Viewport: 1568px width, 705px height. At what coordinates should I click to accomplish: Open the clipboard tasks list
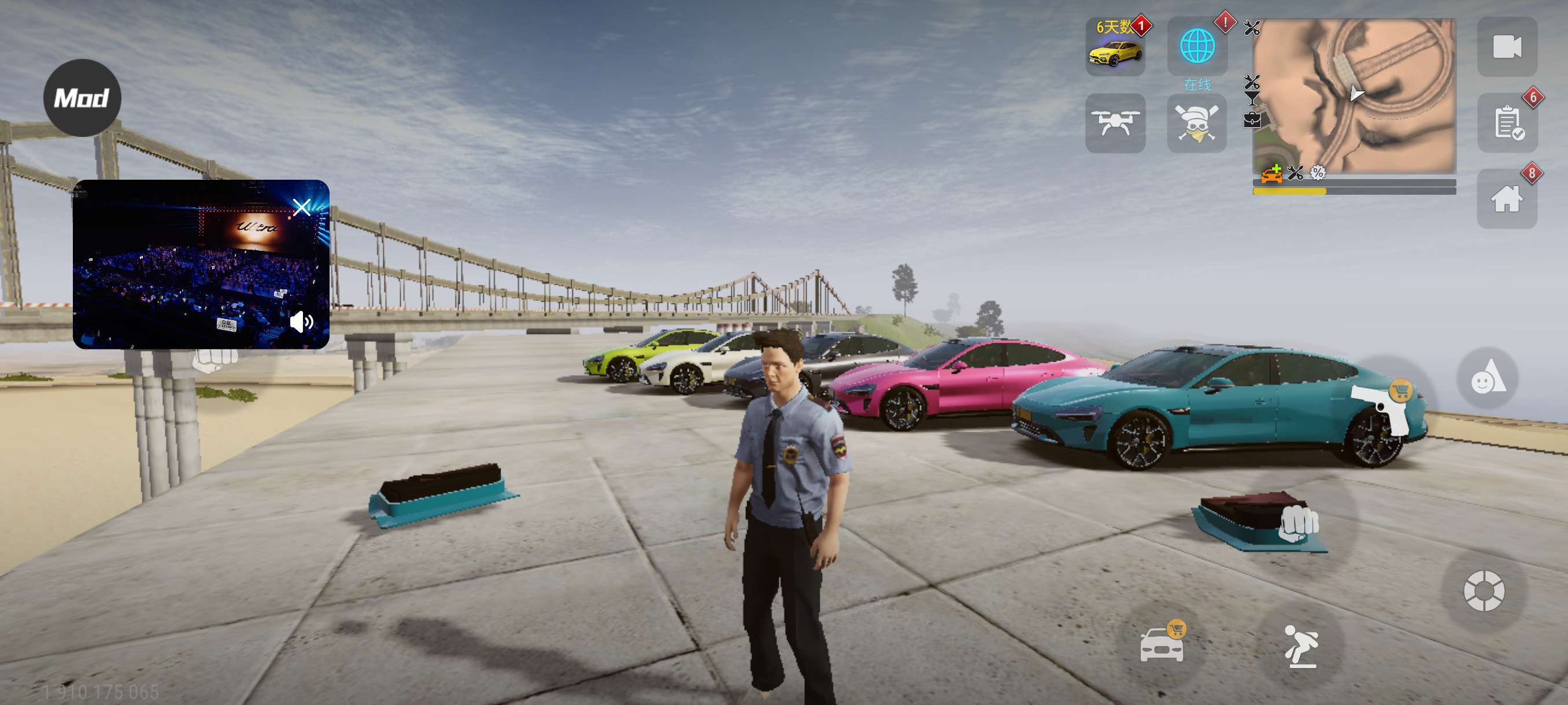tap(1507, 123)
